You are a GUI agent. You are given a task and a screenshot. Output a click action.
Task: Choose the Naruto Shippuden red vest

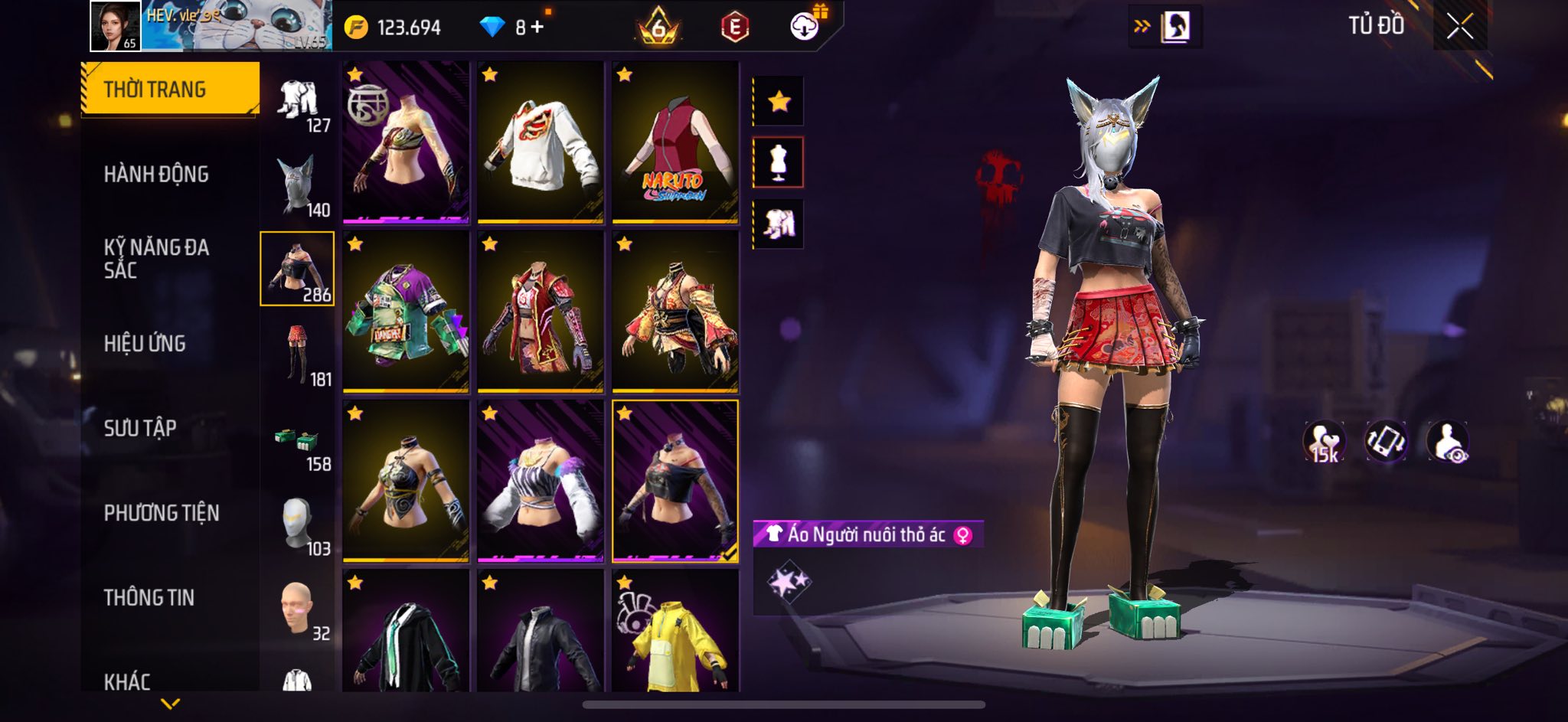click(675, 143)
